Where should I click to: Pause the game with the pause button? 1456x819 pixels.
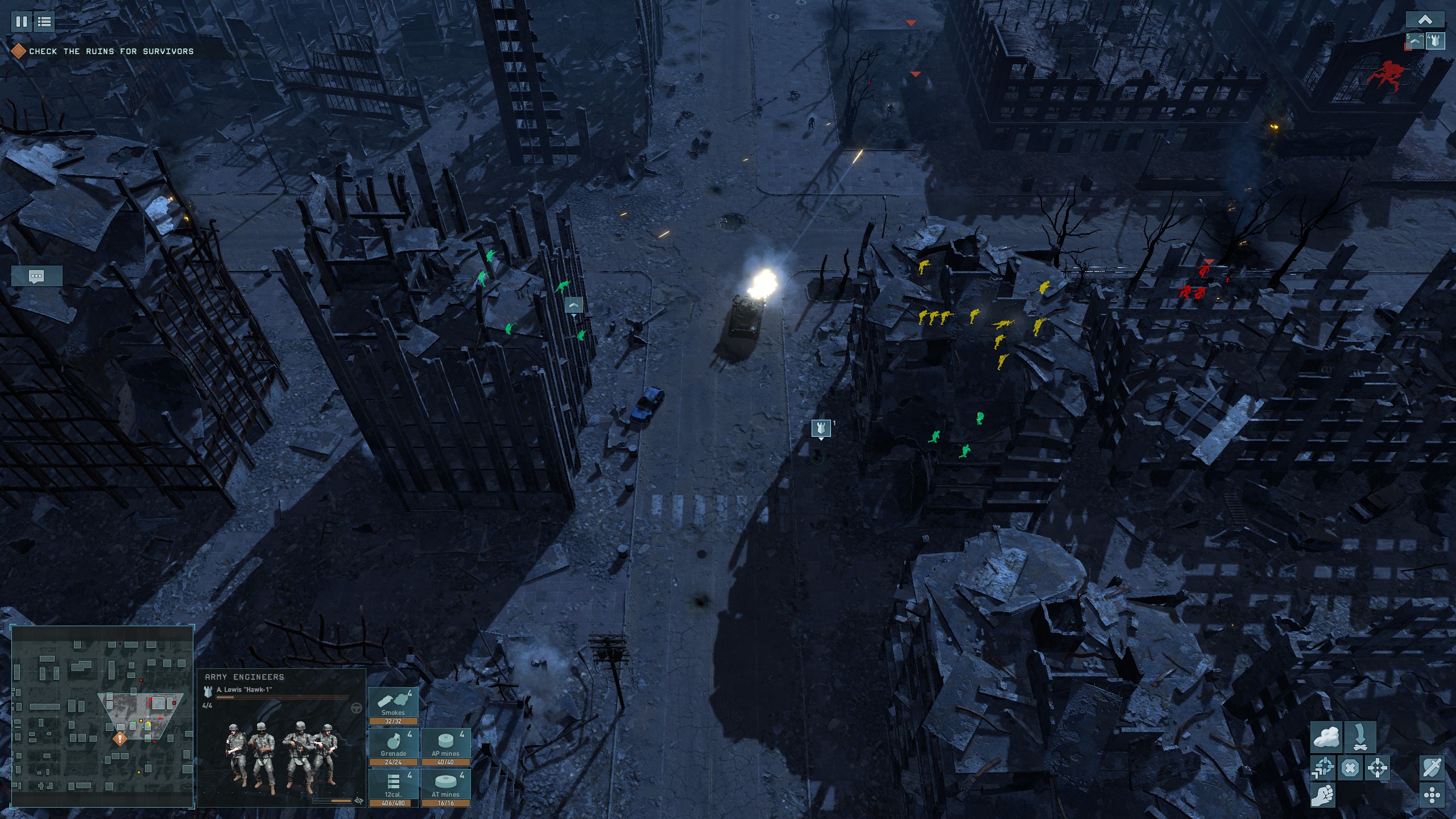point(22,22)
